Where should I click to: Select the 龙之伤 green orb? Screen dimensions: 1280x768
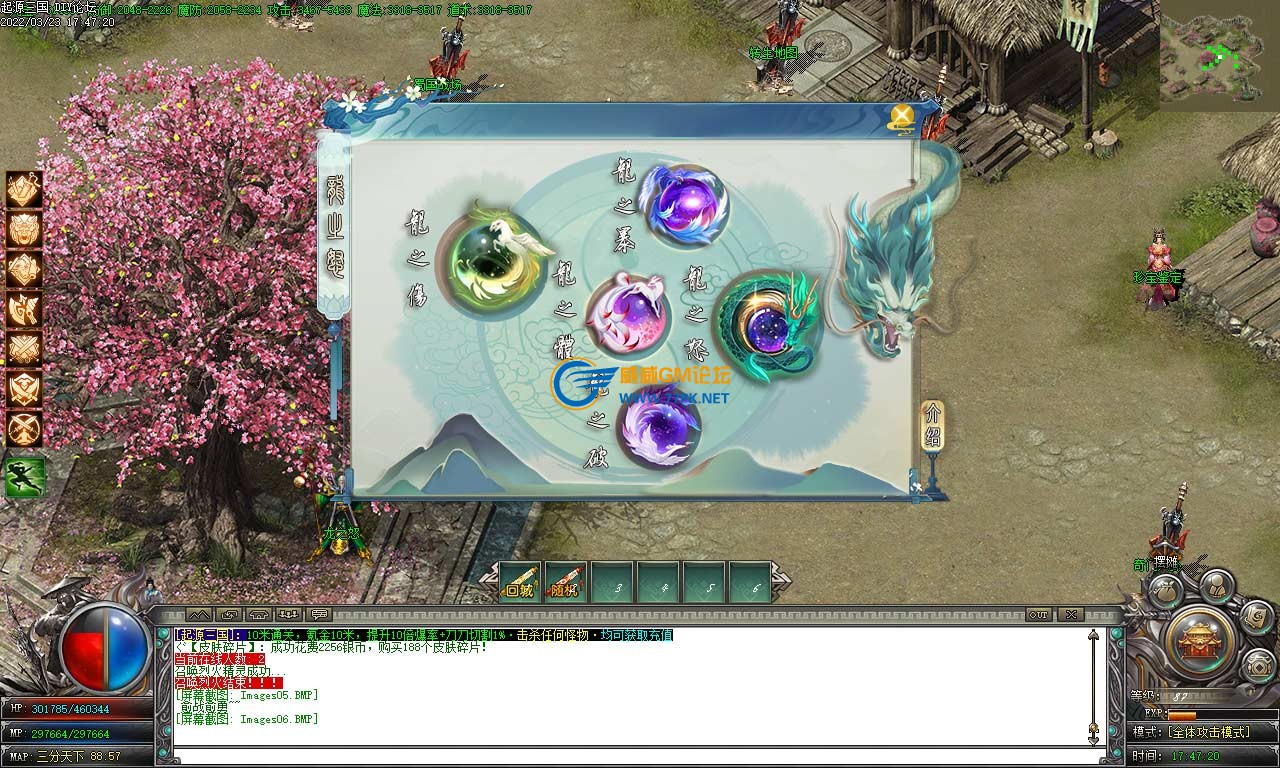(493, 261)
